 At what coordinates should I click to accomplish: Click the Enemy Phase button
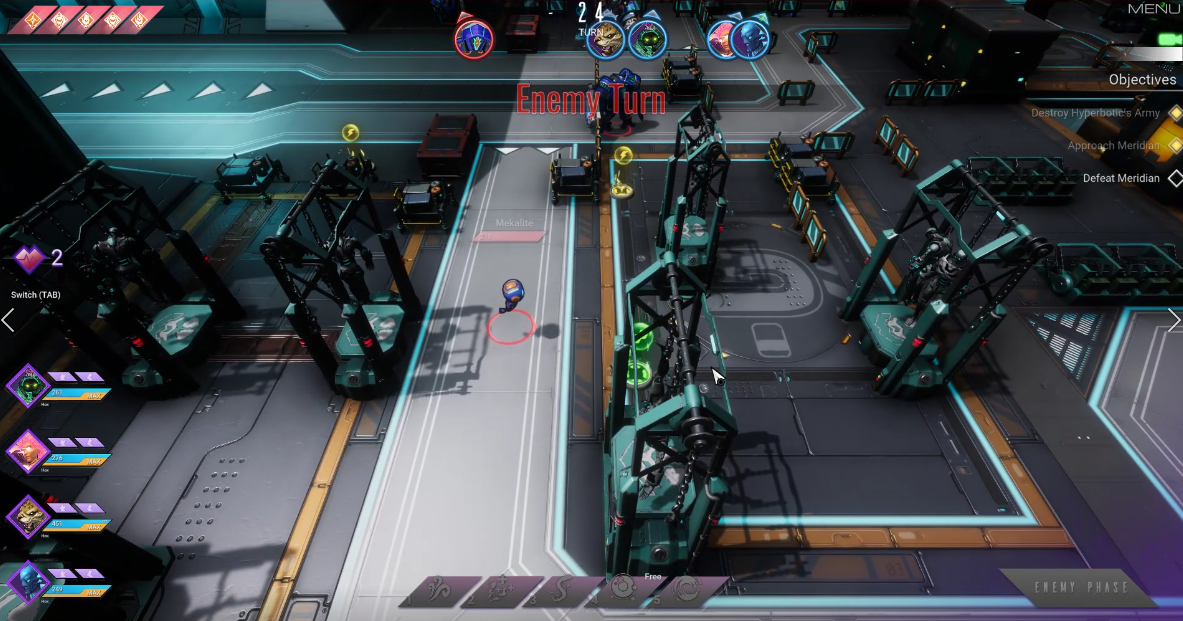click(x=1081, y=587)
